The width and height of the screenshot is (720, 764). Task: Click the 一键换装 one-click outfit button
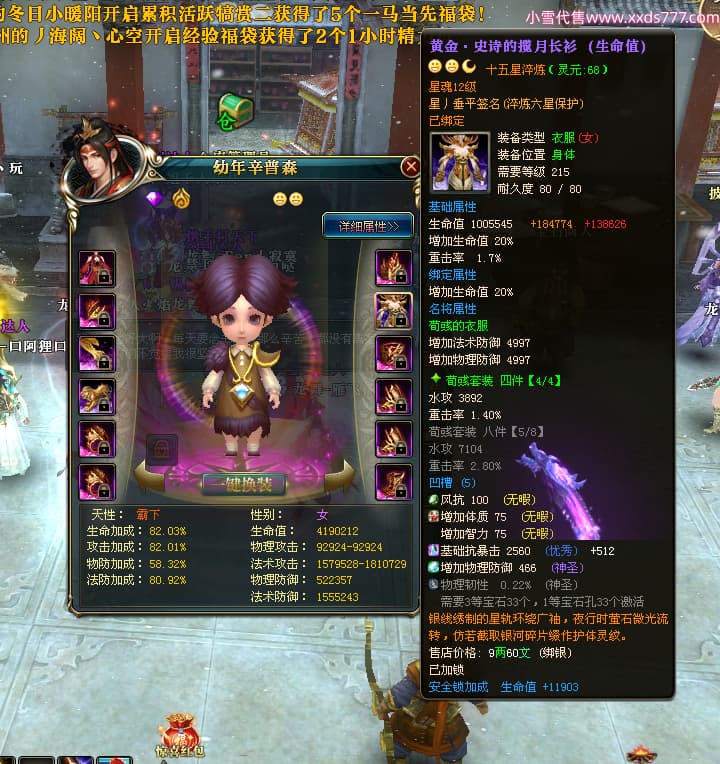coord(244,484)
